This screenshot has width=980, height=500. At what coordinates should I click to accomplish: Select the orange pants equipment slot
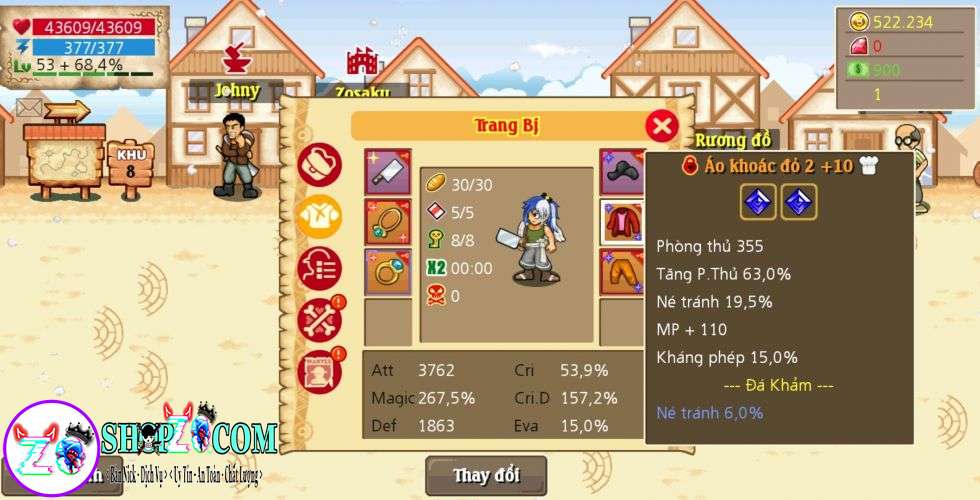point(621,271)
